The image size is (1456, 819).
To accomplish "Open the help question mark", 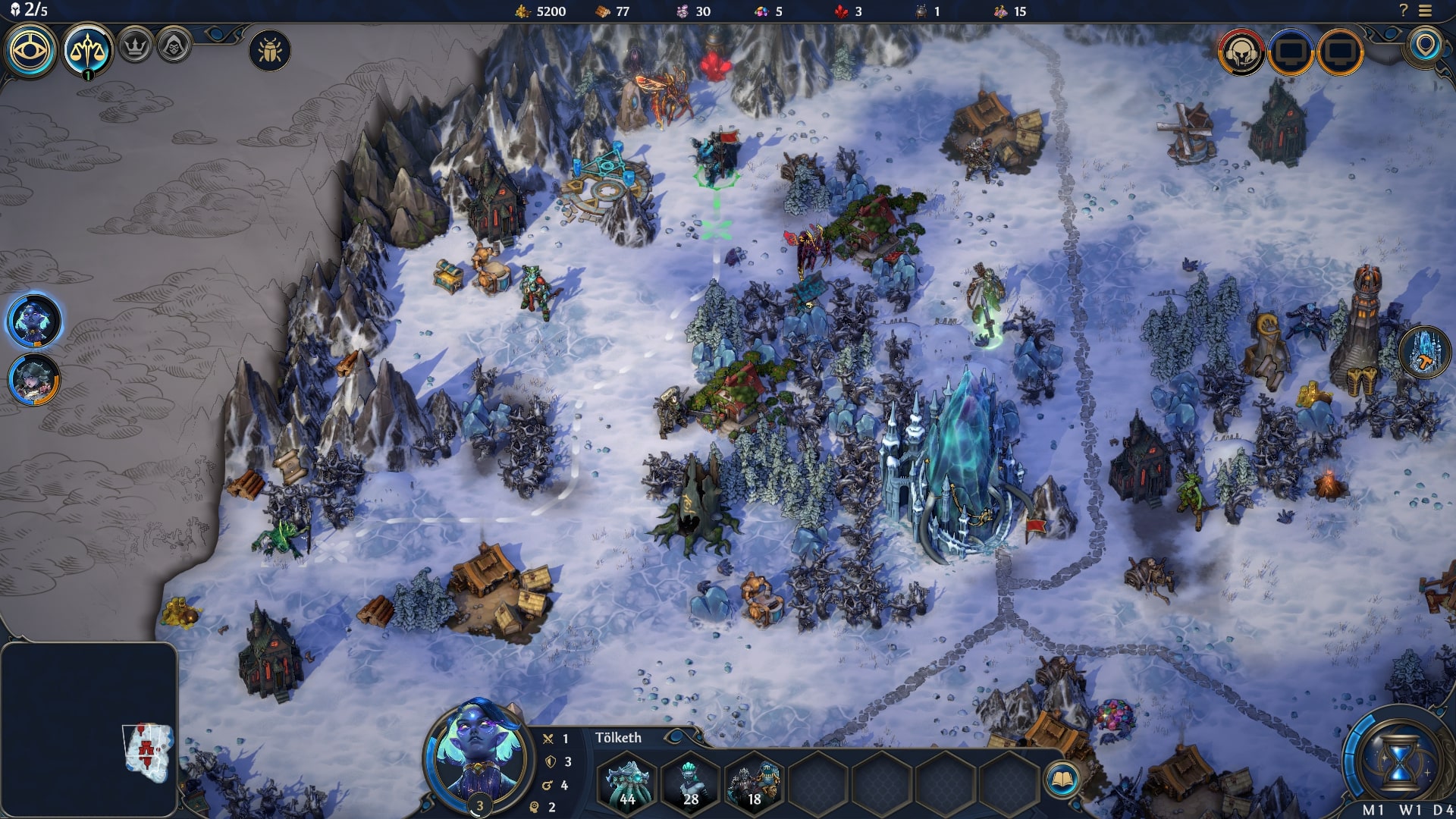I will tap(1403, 11).
